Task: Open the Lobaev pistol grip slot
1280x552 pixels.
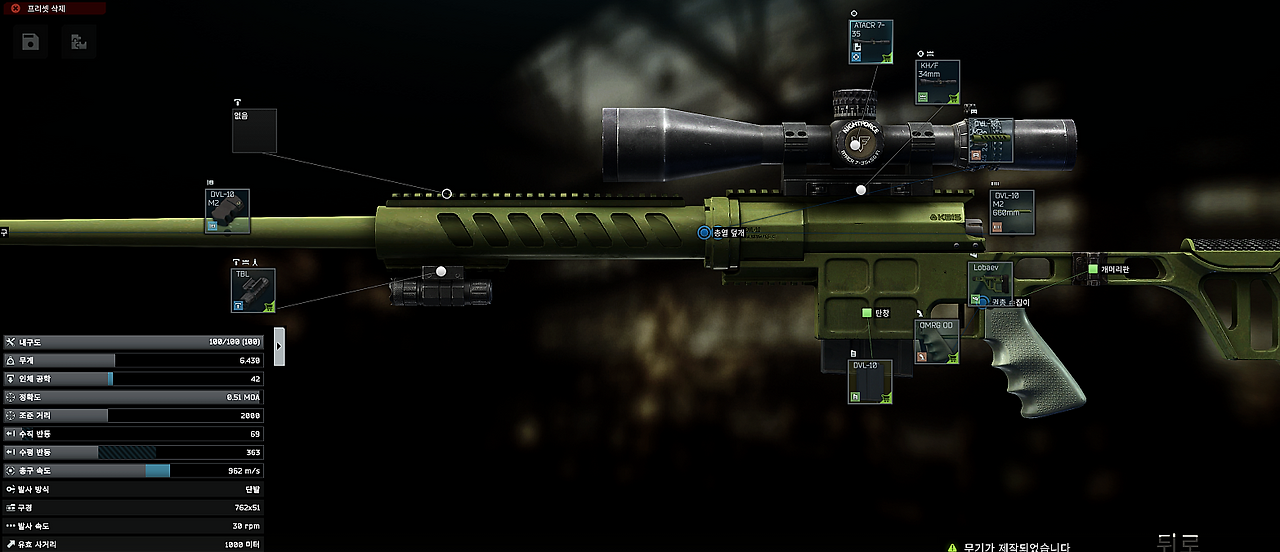Action: click(x=990, y=282)
